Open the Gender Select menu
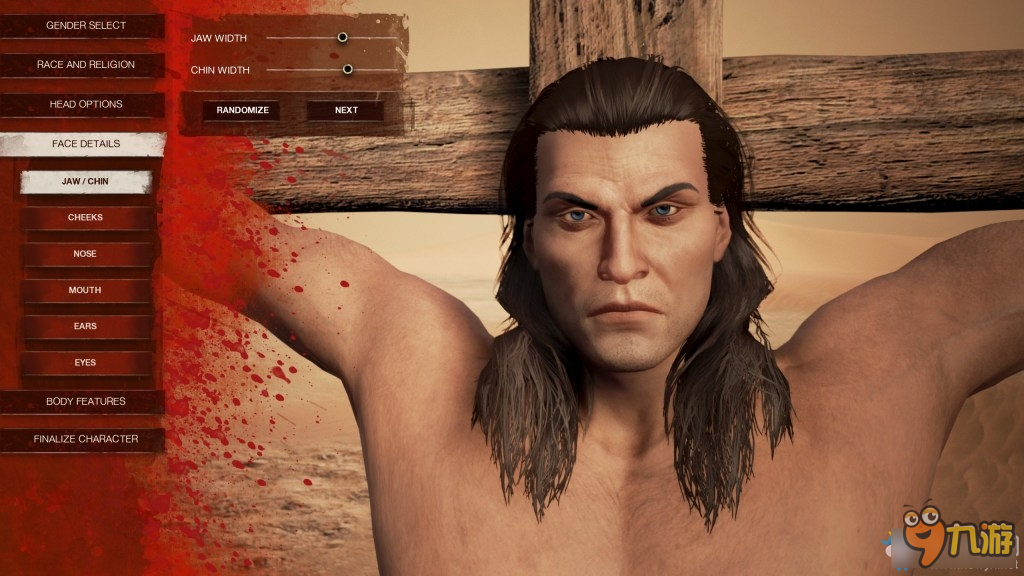Screen dimensions: 1024x576 [85, 25]
